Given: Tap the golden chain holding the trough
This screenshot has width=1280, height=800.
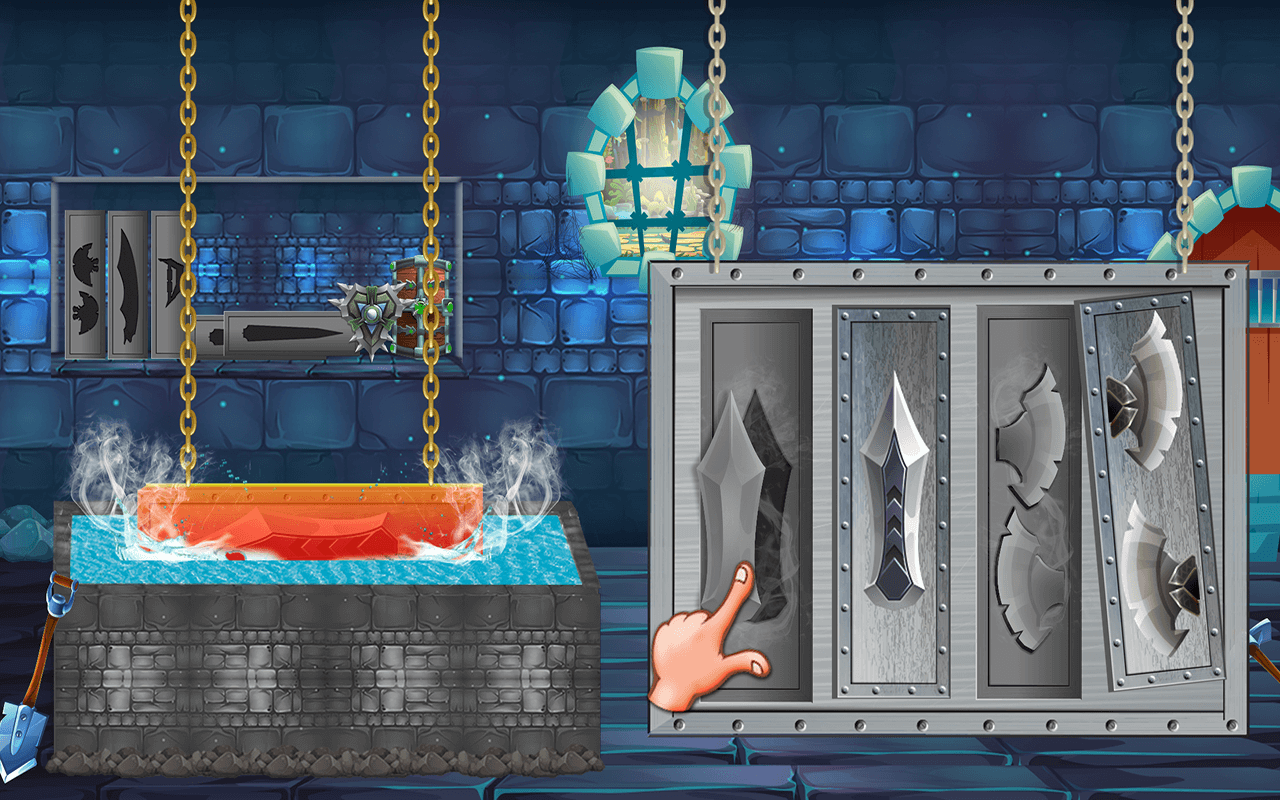Looking at the screenshot, I should point(185,300).
